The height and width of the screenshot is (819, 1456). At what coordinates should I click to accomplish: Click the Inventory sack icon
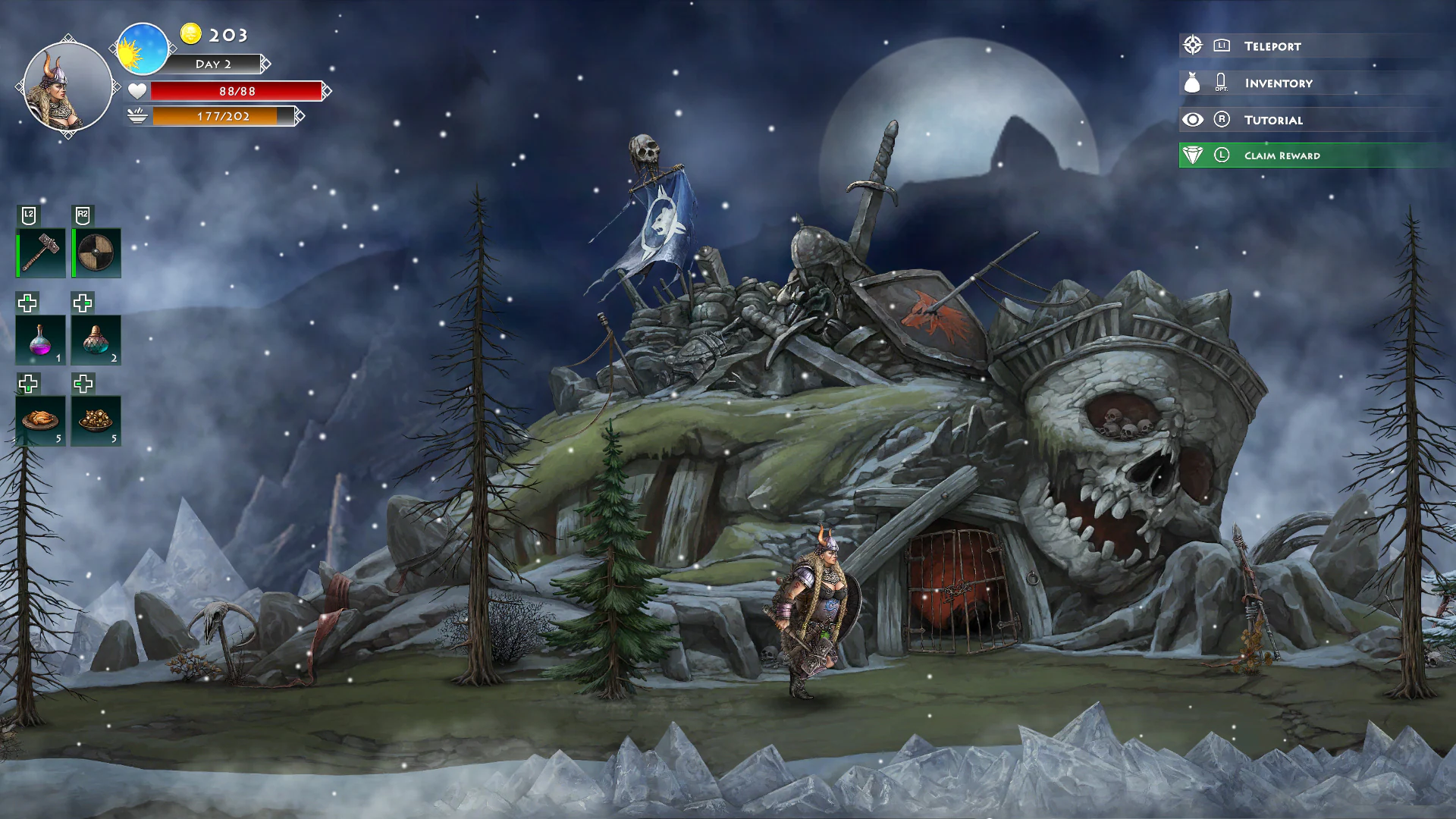pos(1193,83)
